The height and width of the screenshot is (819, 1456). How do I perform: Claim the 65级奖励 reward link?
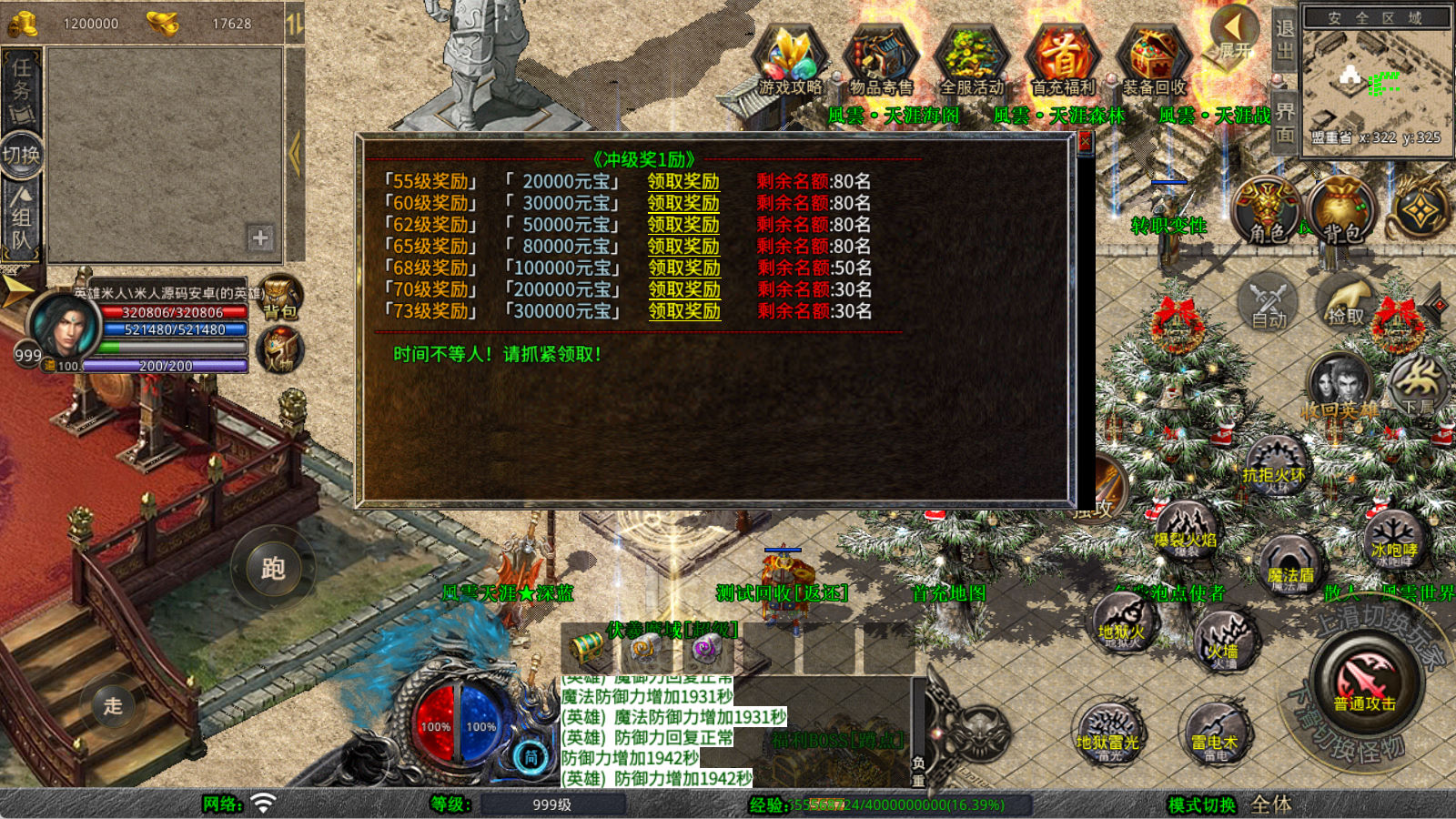coord(683,247)
